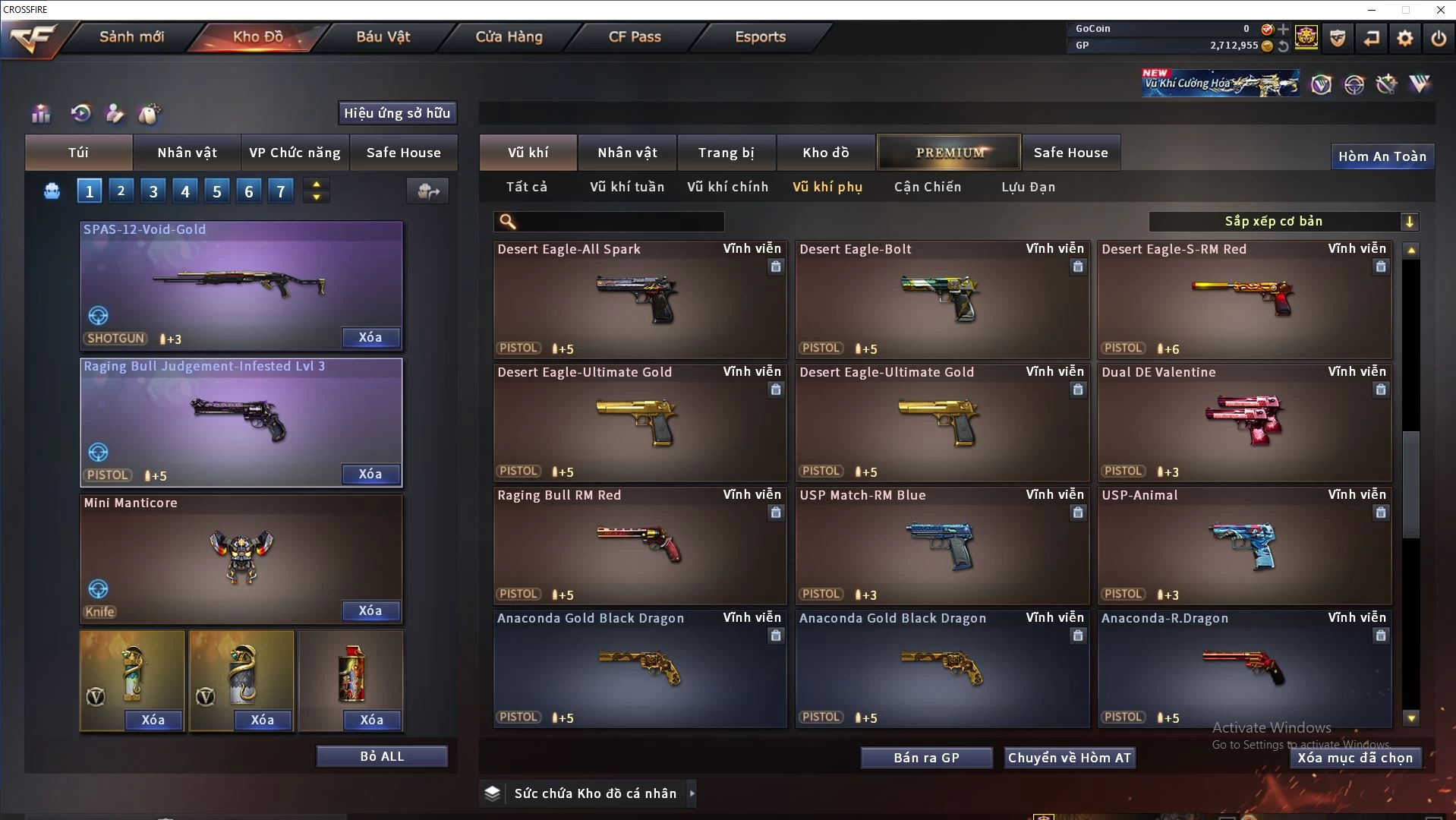Viewport: 1456px width, 820px height.
Task: Select bag preset number 3
Action: coord(153,191)
